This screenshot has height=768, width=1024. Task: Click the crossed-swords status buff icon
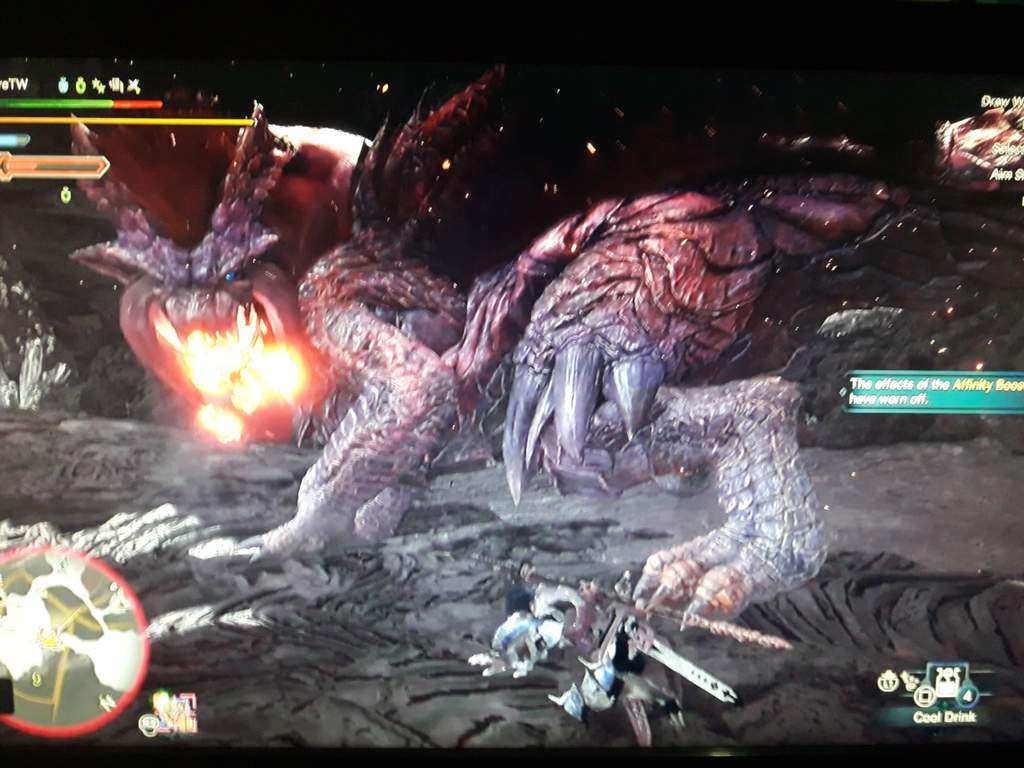coord(133,87)
